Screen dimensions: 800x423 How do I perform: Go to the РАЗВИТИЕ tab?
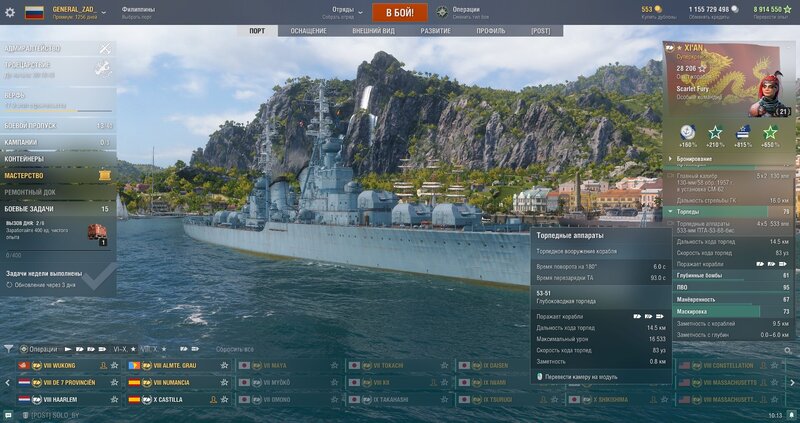click(x=435, y=31)
